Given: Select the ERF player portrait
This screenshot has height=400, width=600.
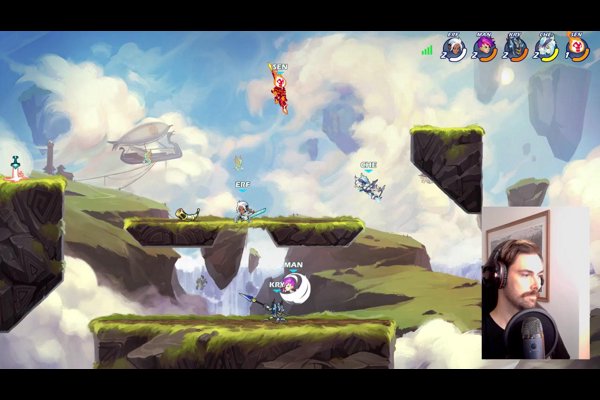Looking at the screenshot, I should (x=455, y=47).
